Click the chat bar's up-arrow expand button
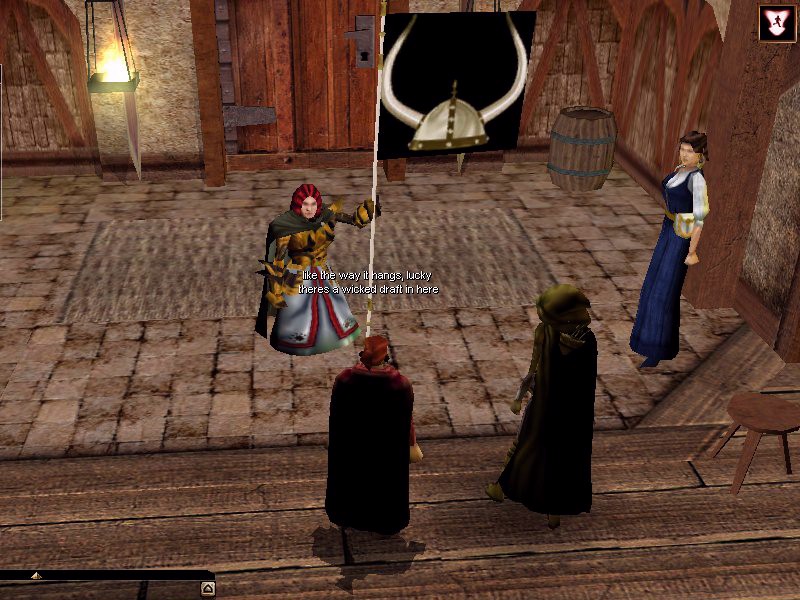The height and width of the screenshot is (600, 800). [x=207, y=588]
